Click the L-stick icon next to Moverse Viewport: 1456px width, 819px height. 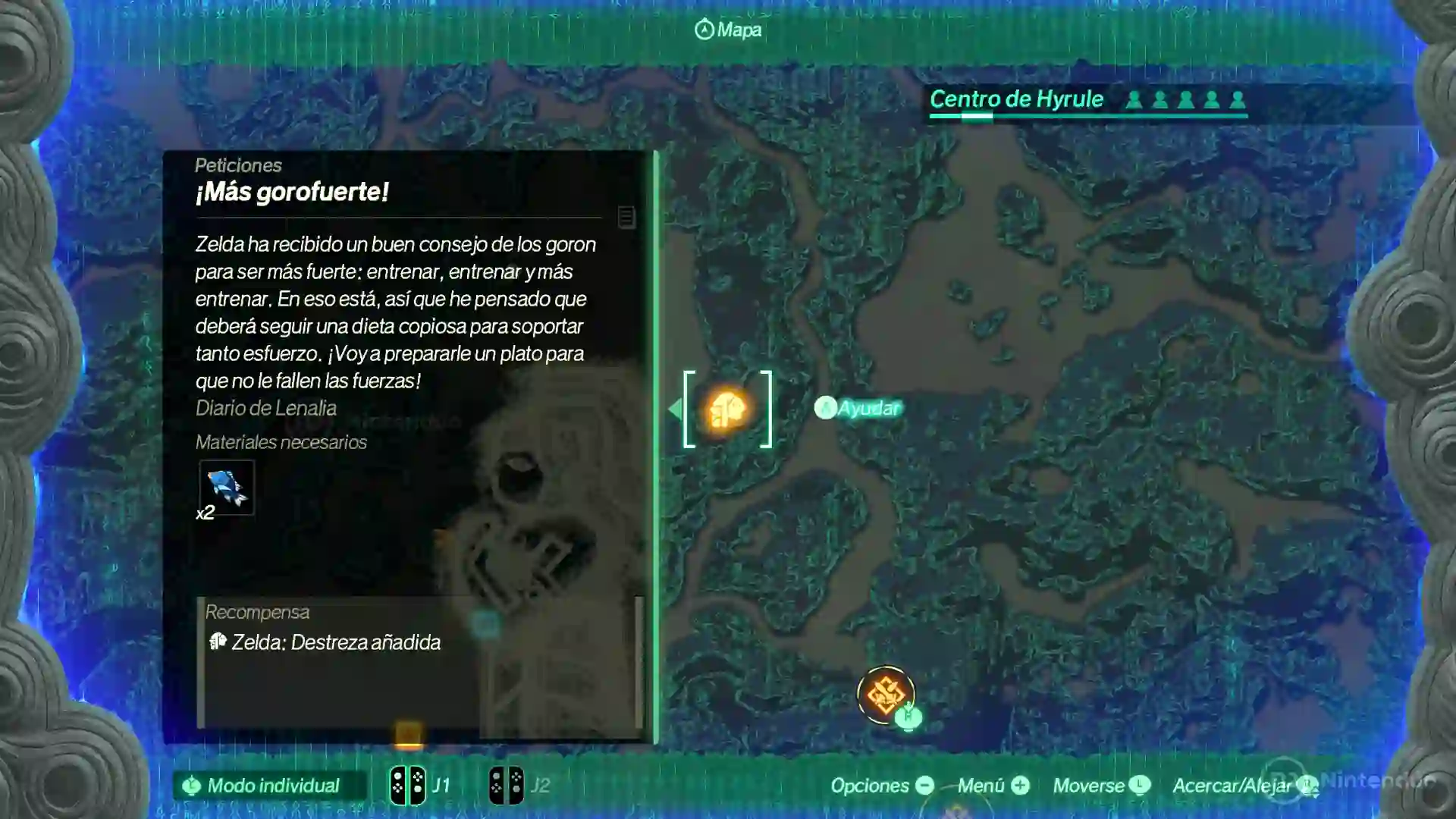coord(1141,786)
